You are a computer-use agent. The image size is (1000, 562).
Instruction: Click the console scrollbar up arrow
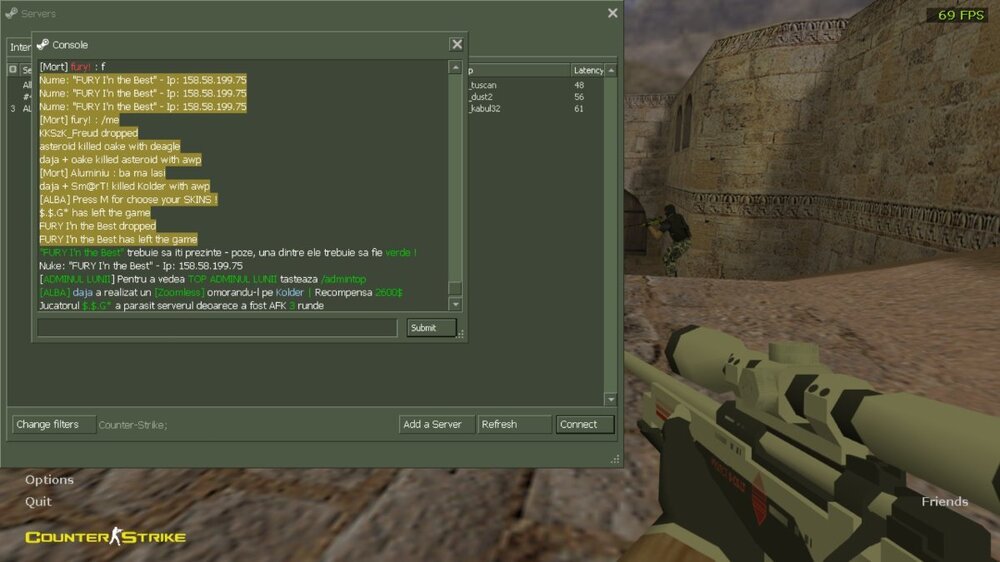coord(456,67)
